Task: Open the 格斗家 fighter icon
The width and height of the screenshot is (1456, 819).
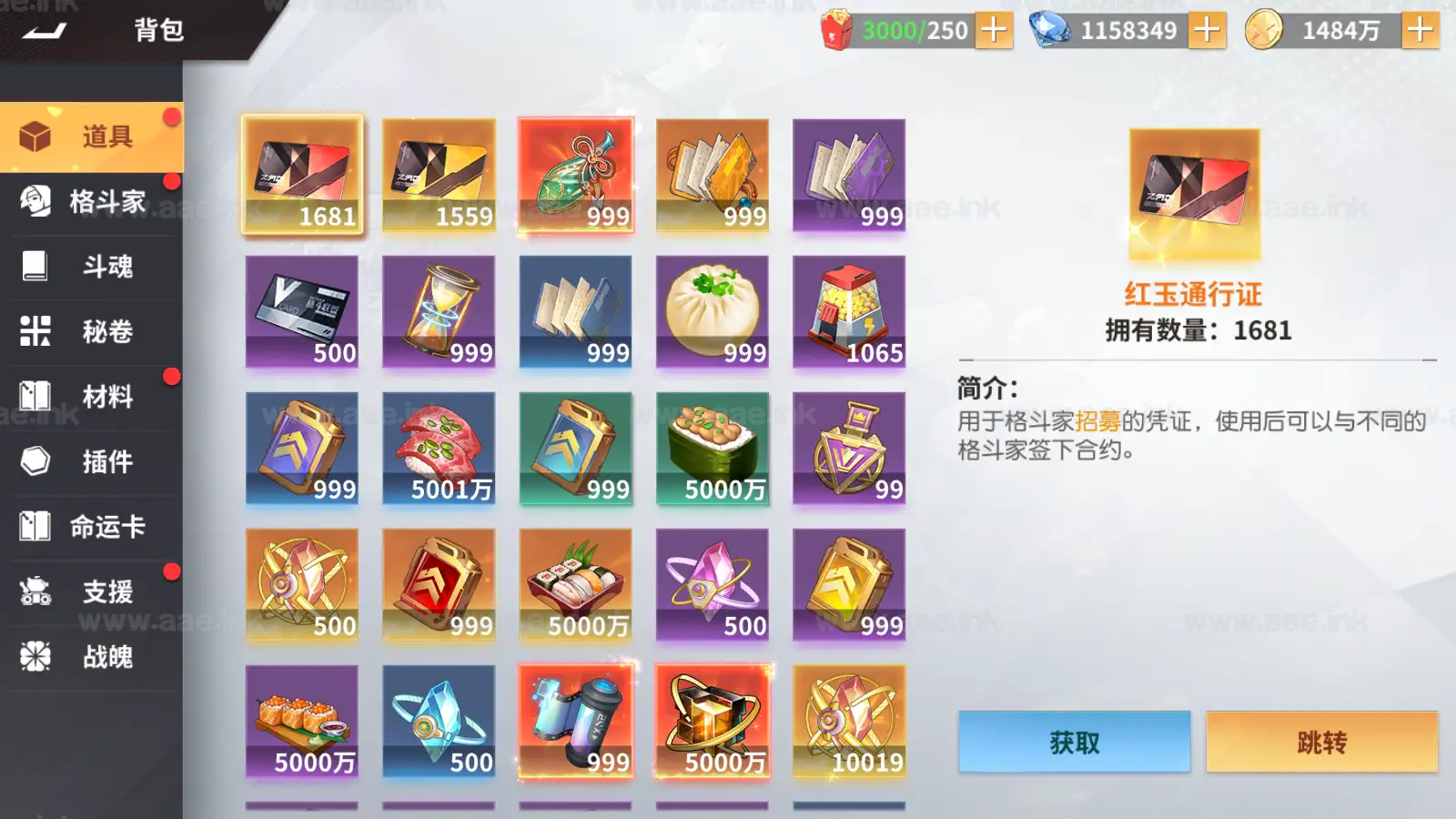Action: tap(35, 202)
